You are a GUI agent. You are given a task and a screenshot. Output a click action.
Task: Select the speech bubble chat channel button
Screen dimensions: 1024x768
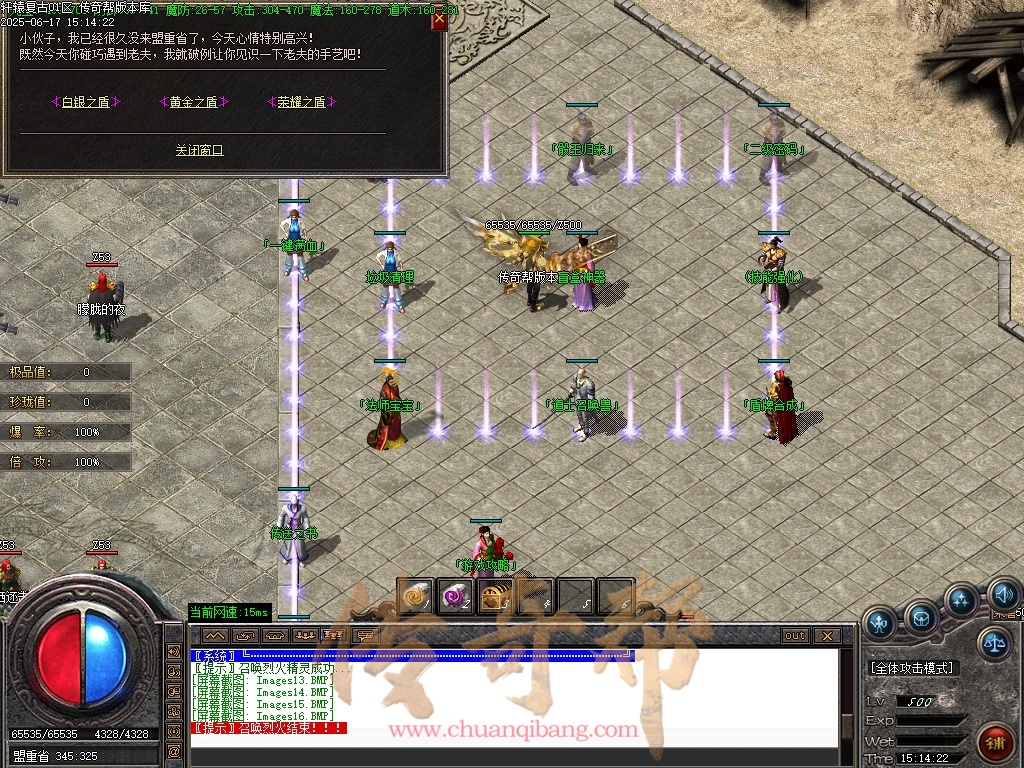tap(365, 635)
